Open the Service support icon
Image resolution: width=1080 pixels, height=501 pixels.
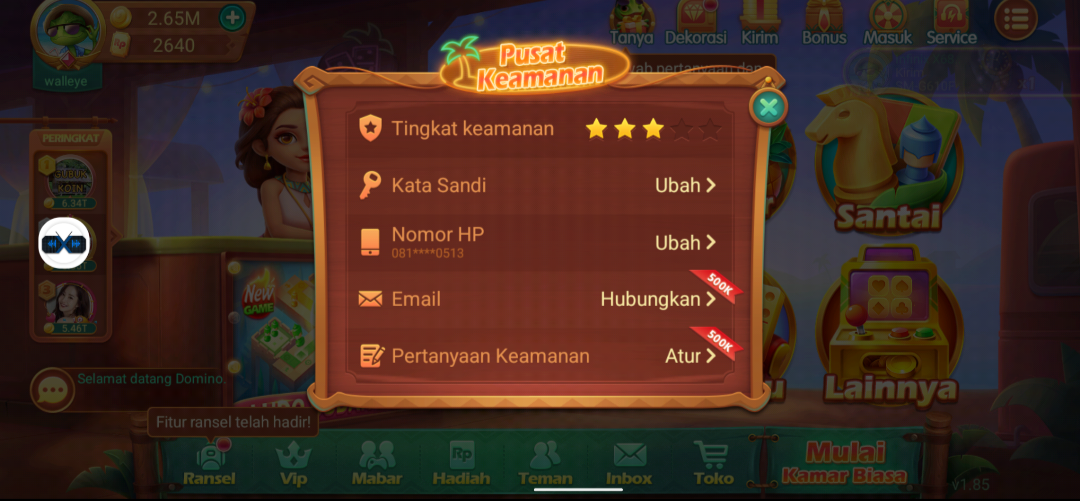tap(950, 22)
